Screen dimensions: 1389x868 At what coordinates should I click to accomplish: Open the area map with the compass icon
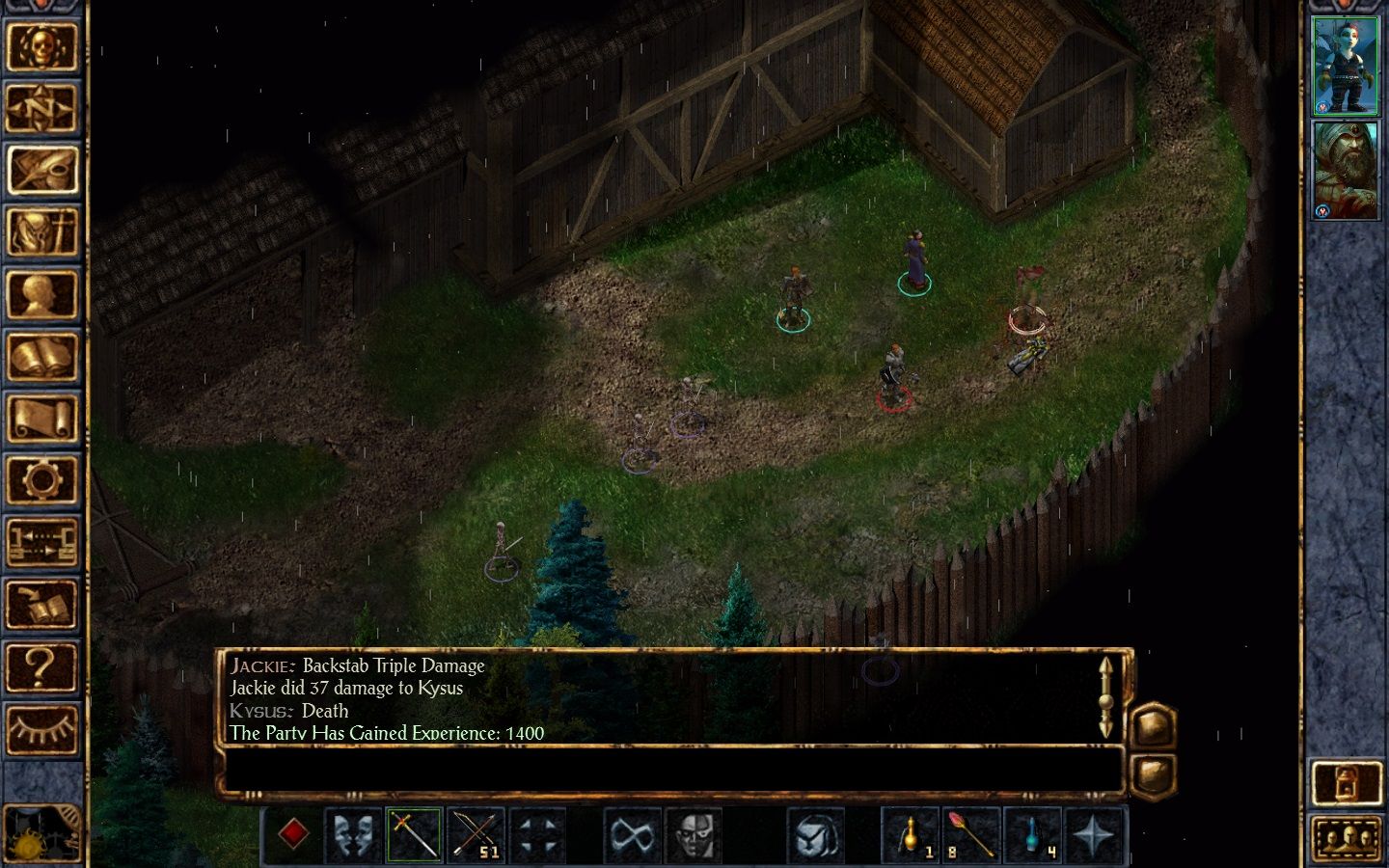click(41, 108)
